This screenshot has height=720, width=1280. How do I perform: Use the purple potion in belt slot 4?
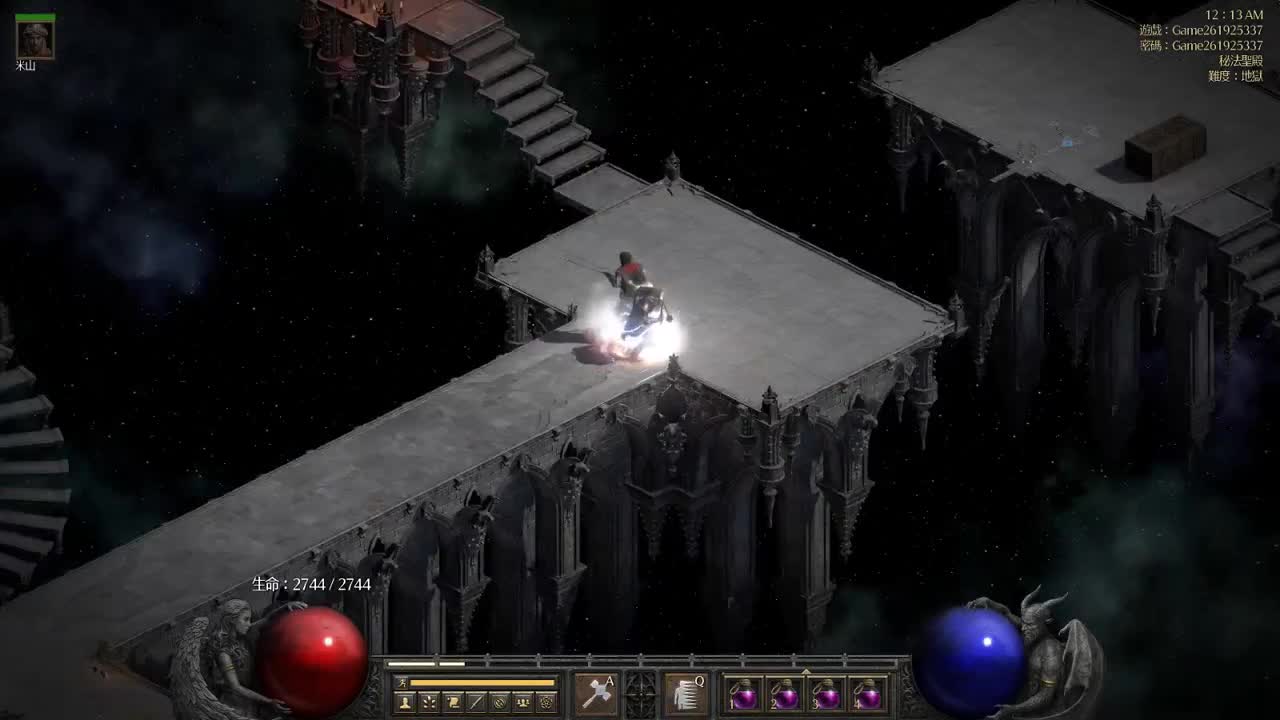click(x=868, y=694)
